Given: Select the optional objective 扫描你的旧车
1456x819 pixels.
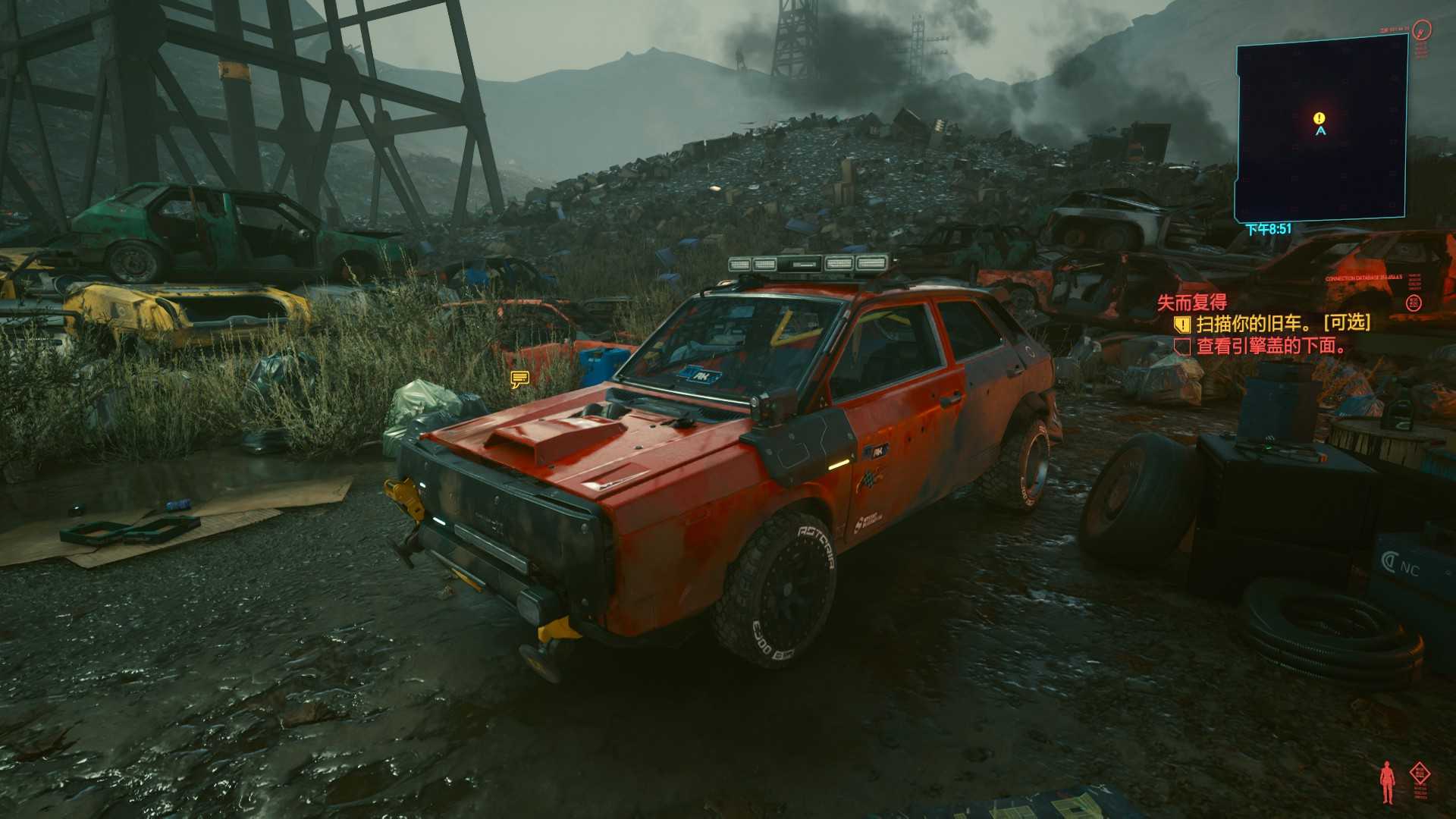Looking at the screenshot, I should 1283,324.
